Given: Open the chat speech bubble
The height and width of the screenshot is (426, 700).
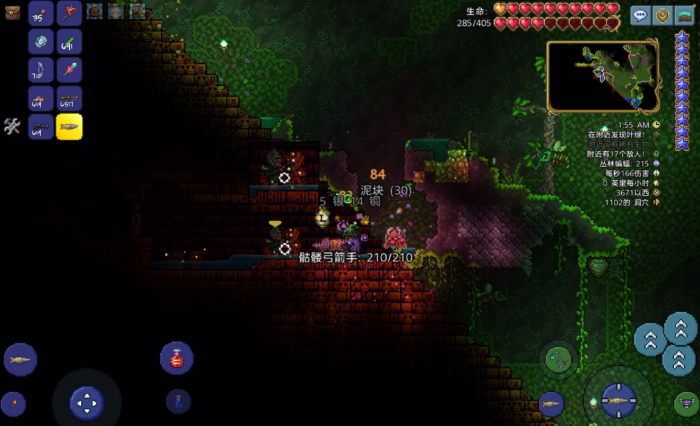Looking at the screenshot, I should [640, 15].
